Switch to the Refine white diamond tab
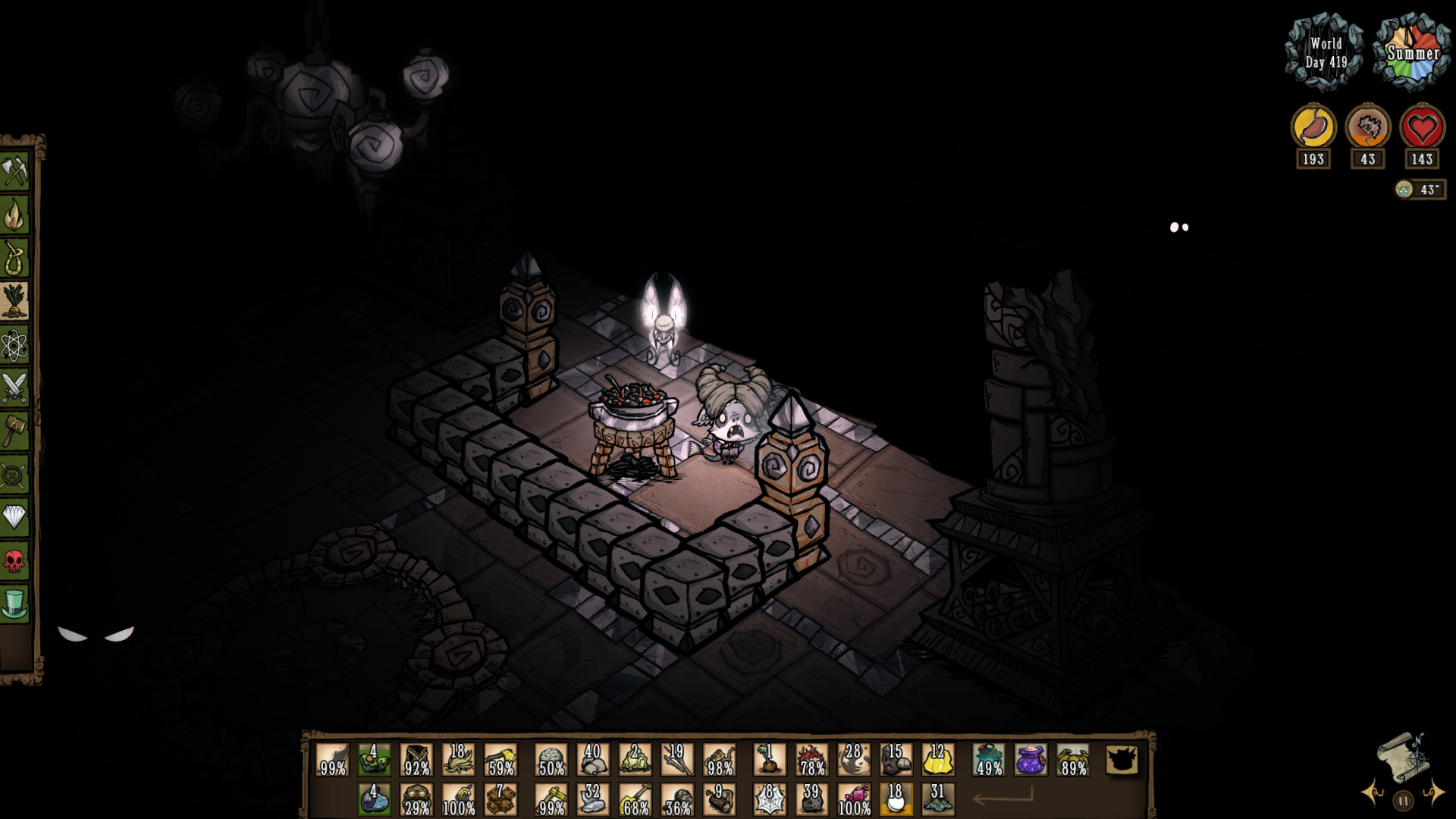 coord(14,518)
